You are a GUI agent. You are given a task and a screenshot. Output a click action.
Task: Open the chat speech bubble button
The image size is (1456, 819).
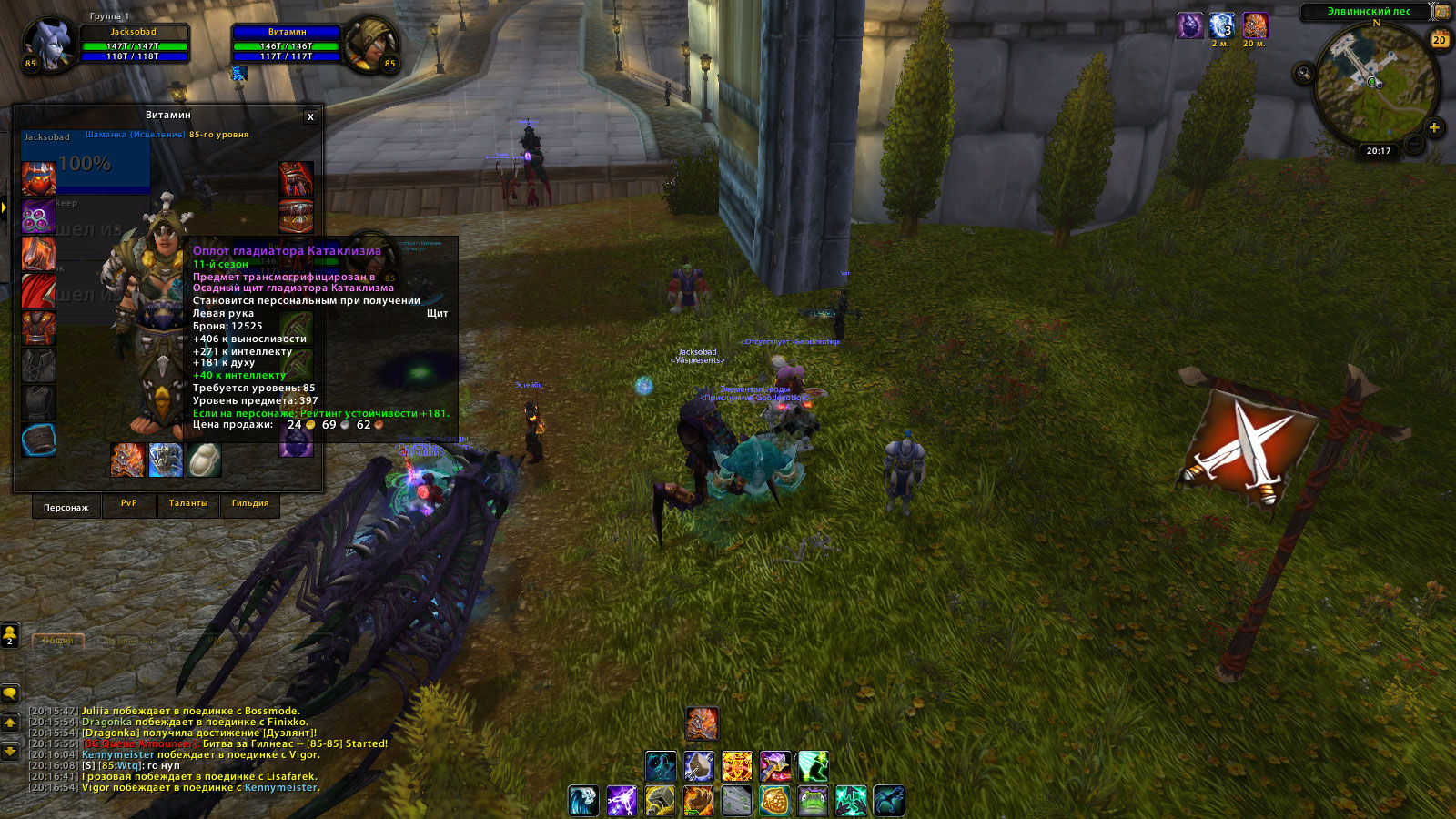pos(10,693)
